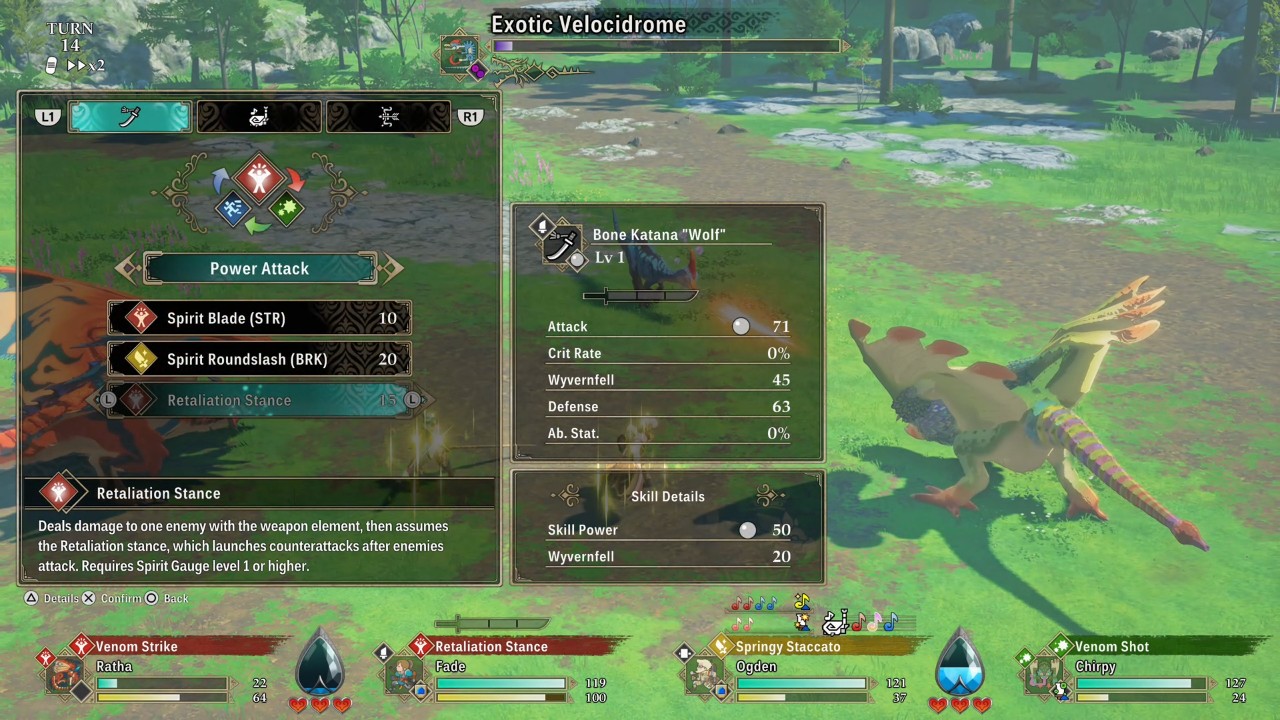
Task: Open the hunting horn tab
Action: click(x=258, y=116)
